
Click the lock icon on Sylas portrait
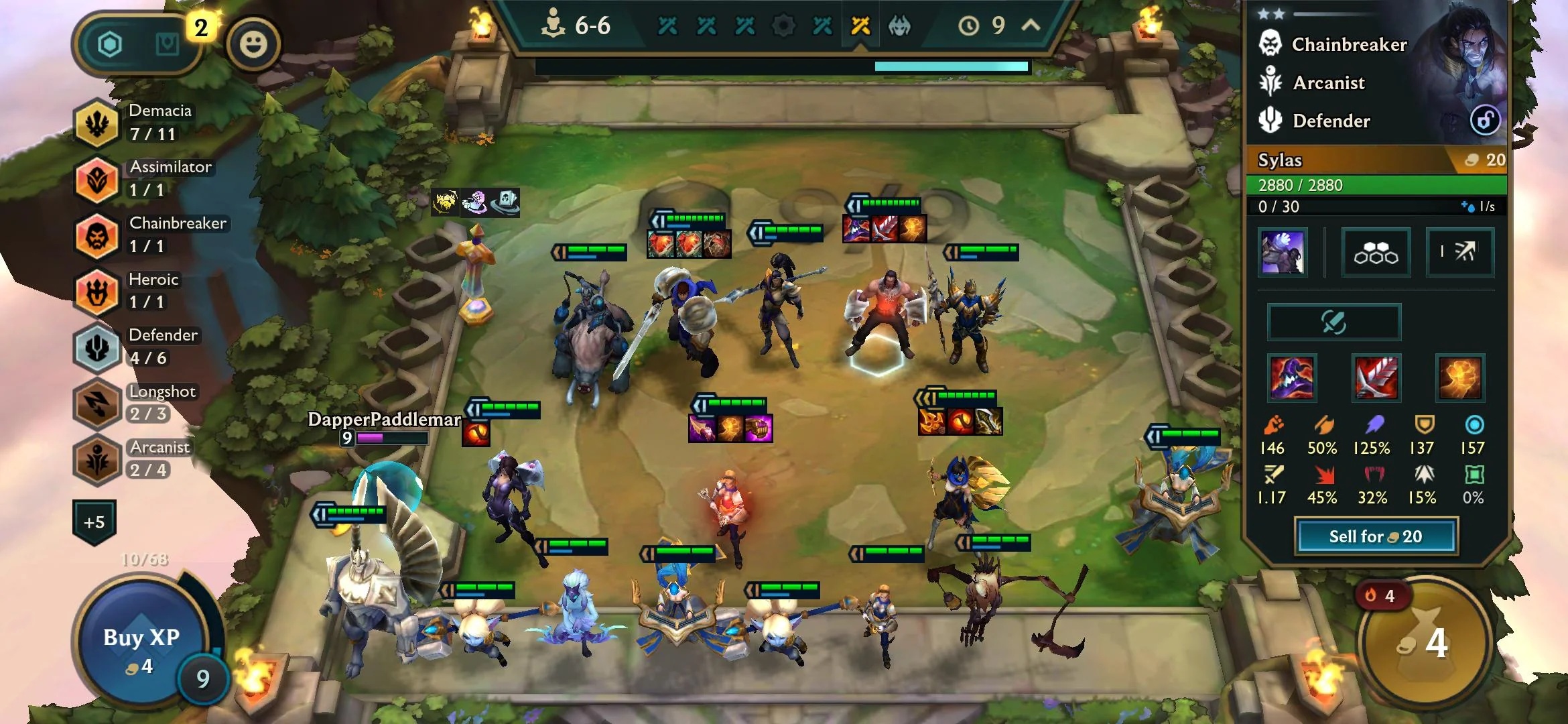pos(1484,121)
